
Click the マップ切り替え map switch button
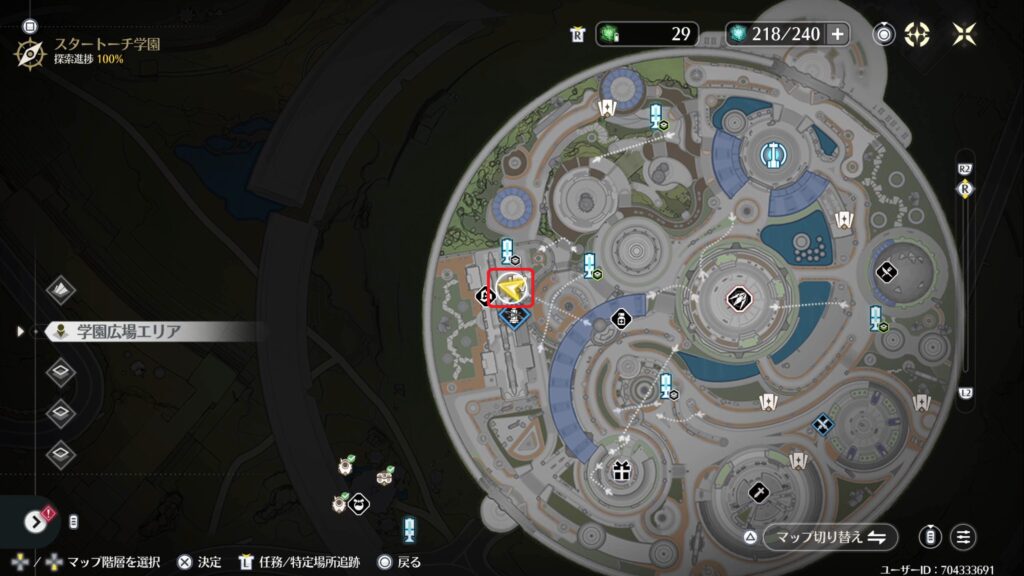click(x=829, y=537)
